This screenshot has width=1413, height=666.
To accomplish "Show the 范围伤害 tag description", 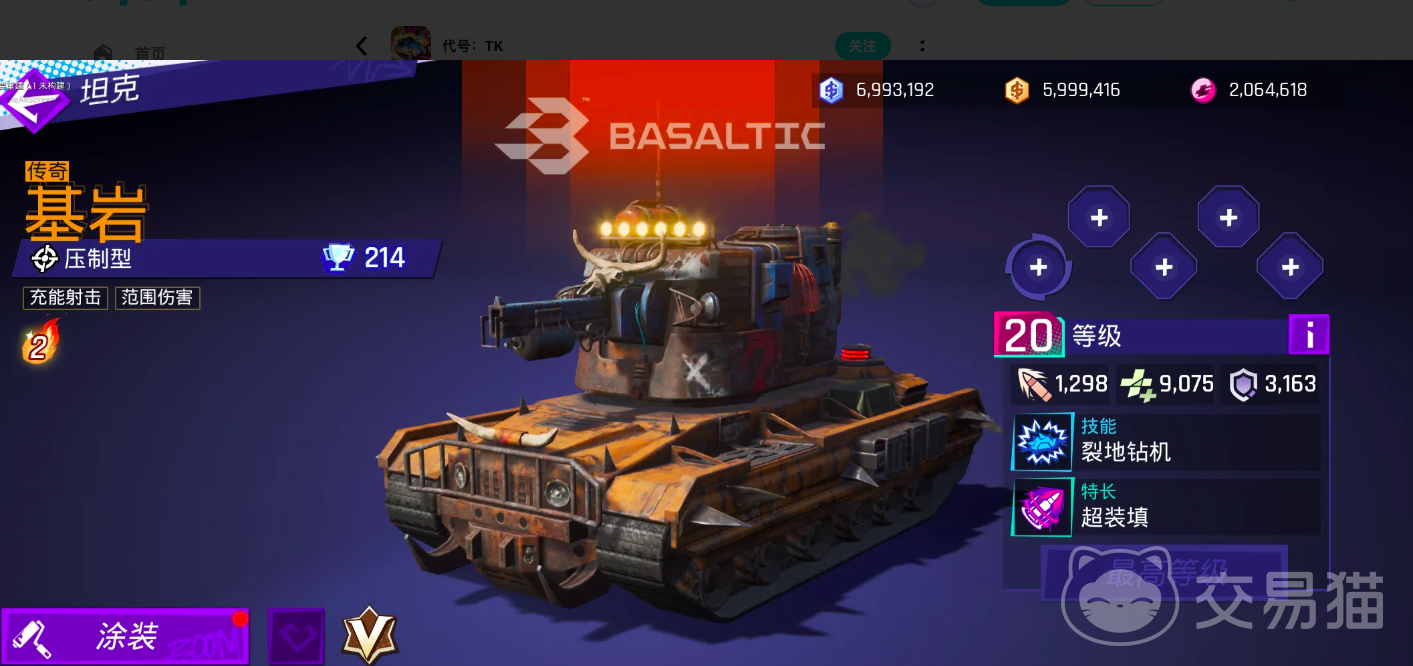I will pyautogui.click(x=158, y=298).
